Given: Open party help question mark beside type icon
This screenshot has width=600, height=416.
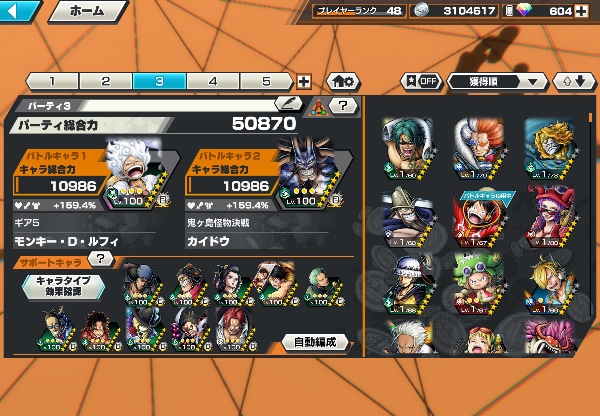Looking at the screenshot, I should pos(343,104).
